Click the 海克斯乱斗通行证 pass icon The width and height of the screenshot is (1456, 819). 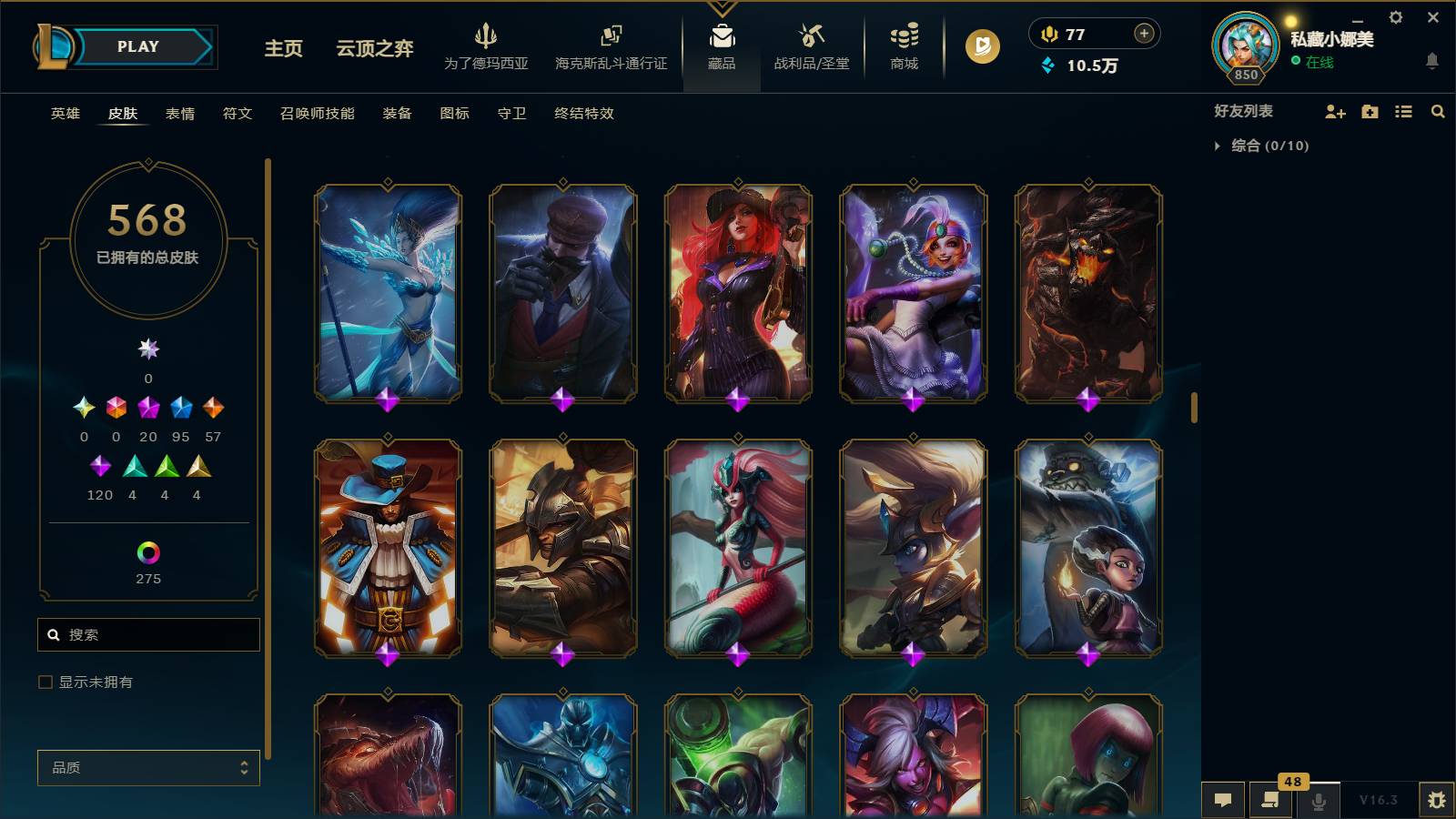click(610, 45)
